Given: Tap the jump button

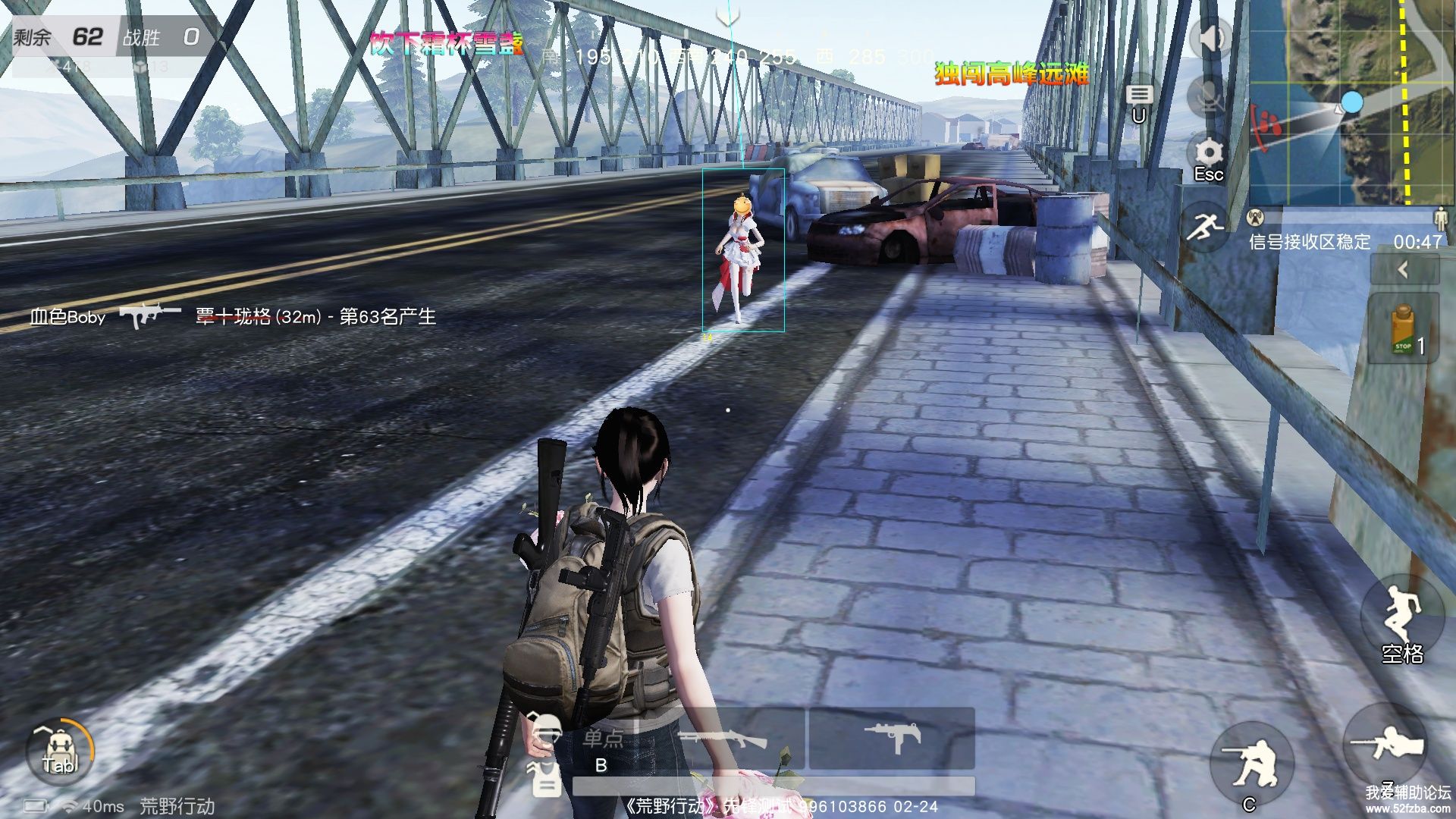Looking at the screenshot, I should pos(1401,616).
